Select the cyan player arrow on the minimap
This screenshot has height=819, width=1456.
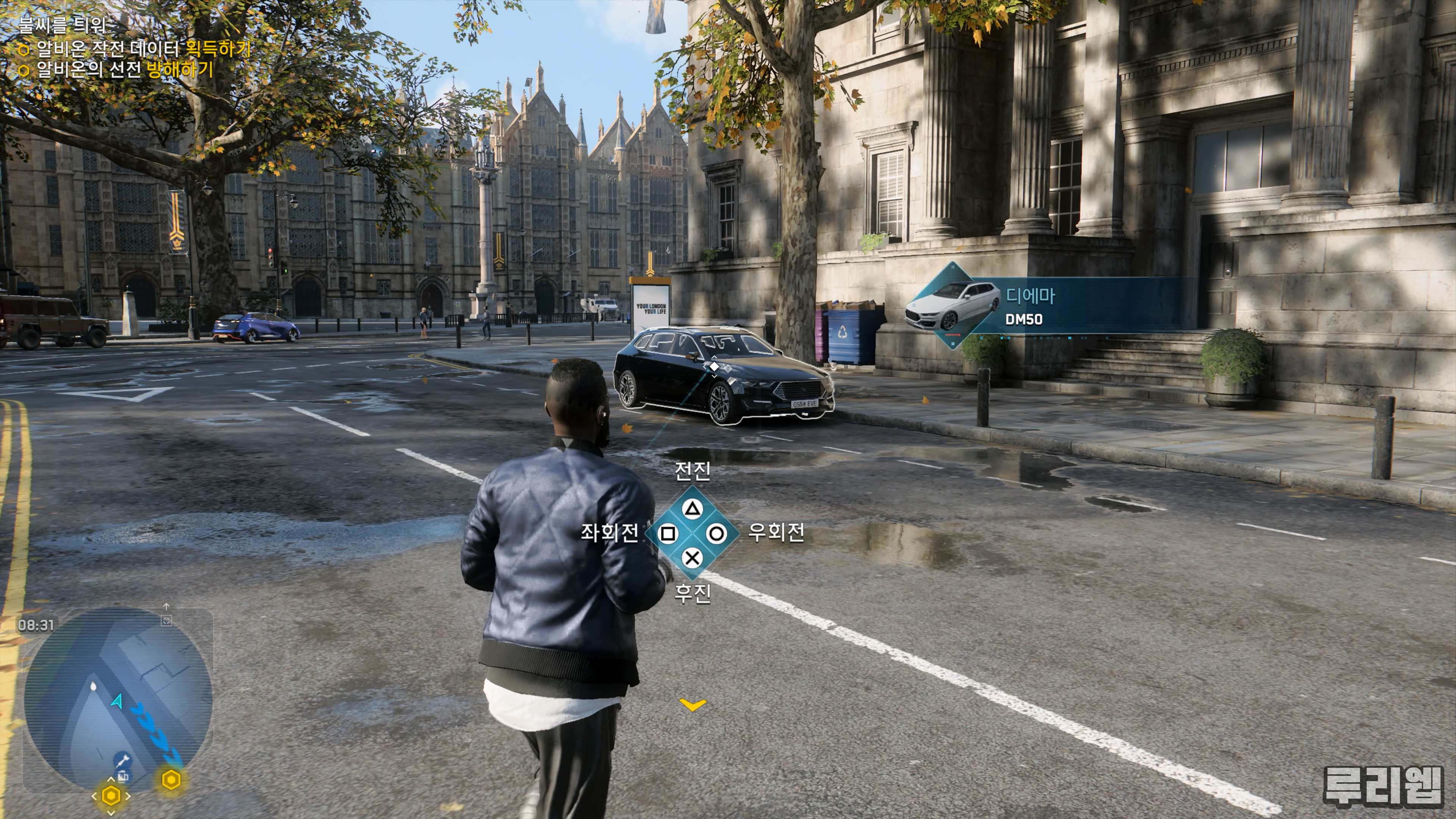coord(118,701)
